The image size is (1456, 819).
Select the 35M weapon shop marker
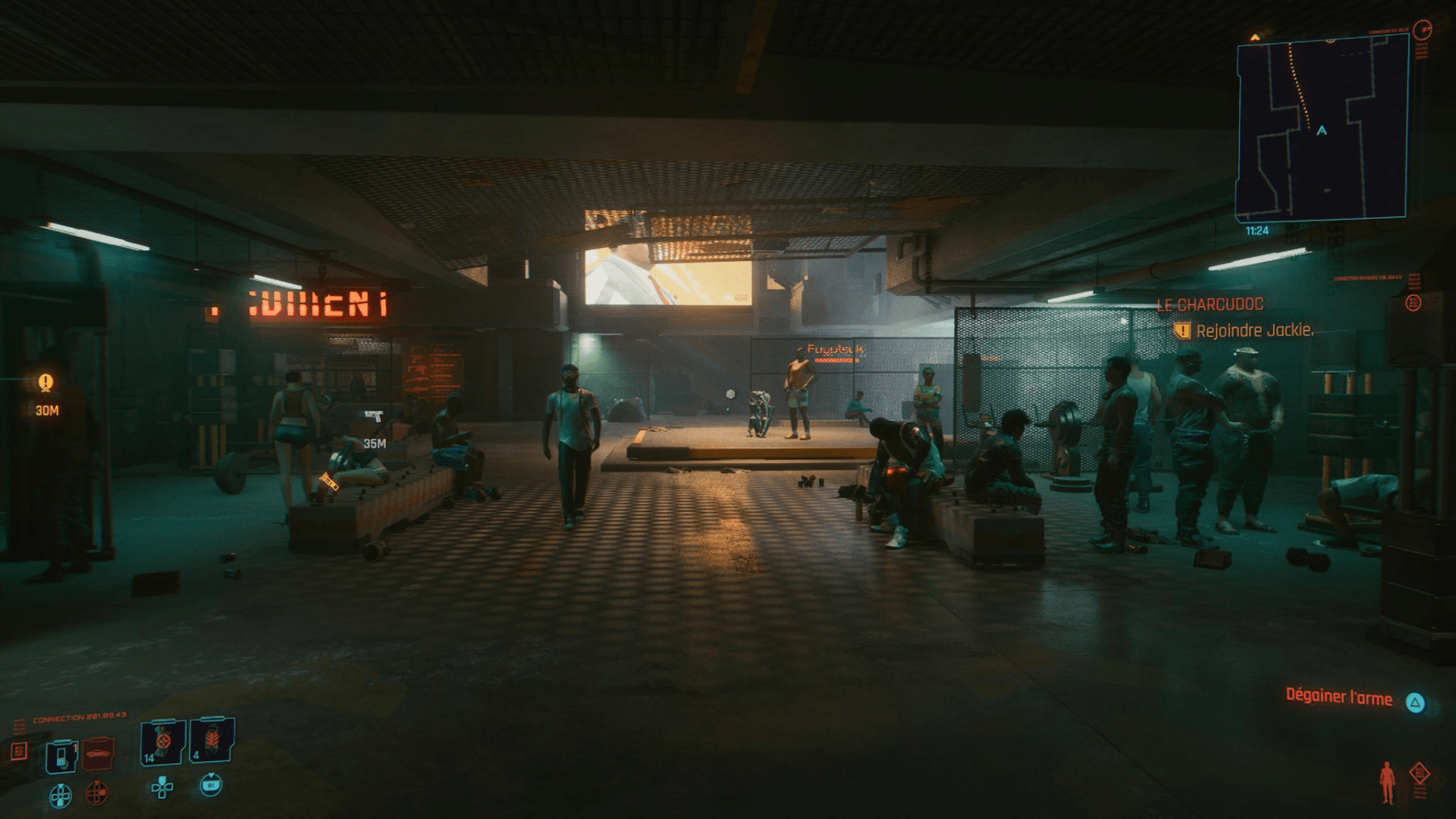click(373, 416)
